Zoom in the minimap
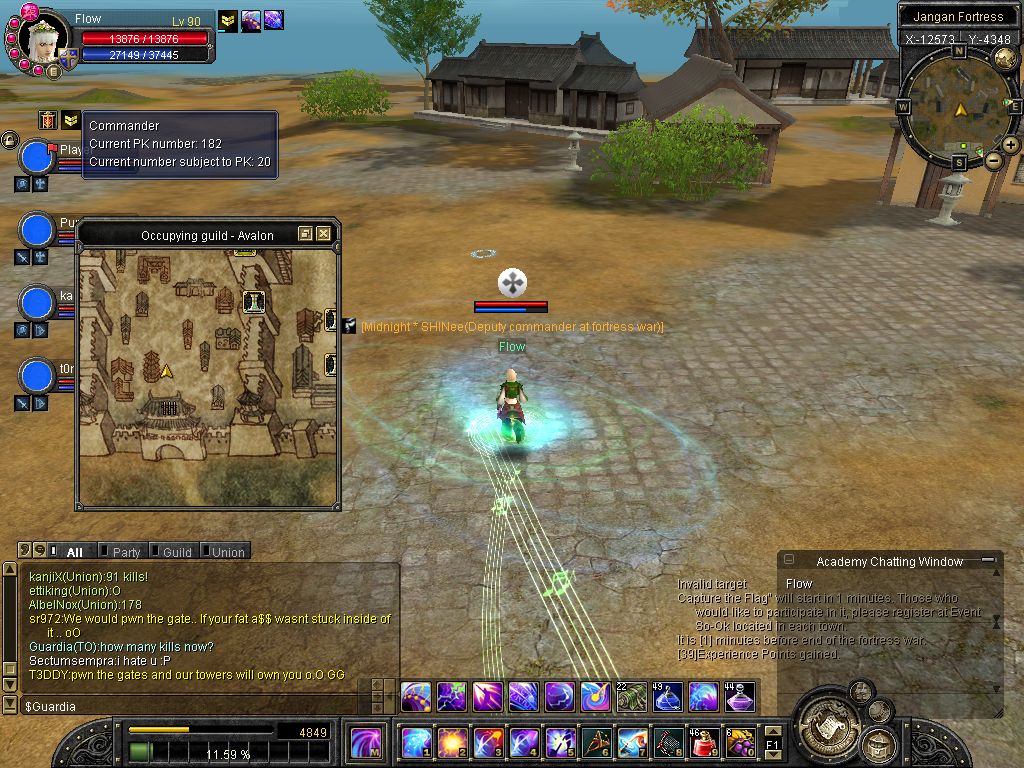 click(x=1011, y=145)
